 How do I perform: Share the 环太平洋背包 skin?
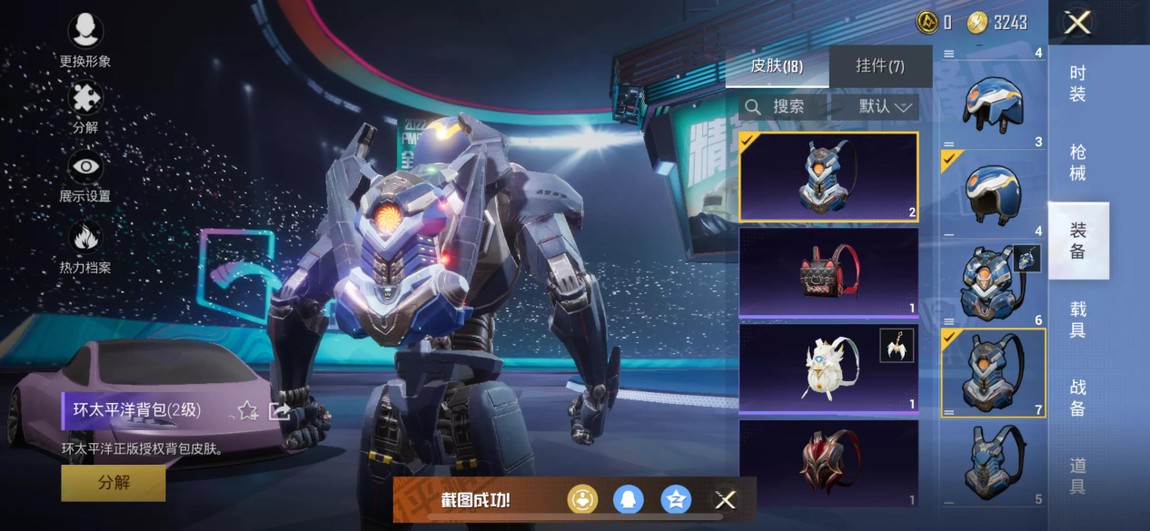[x=280, y=410]
